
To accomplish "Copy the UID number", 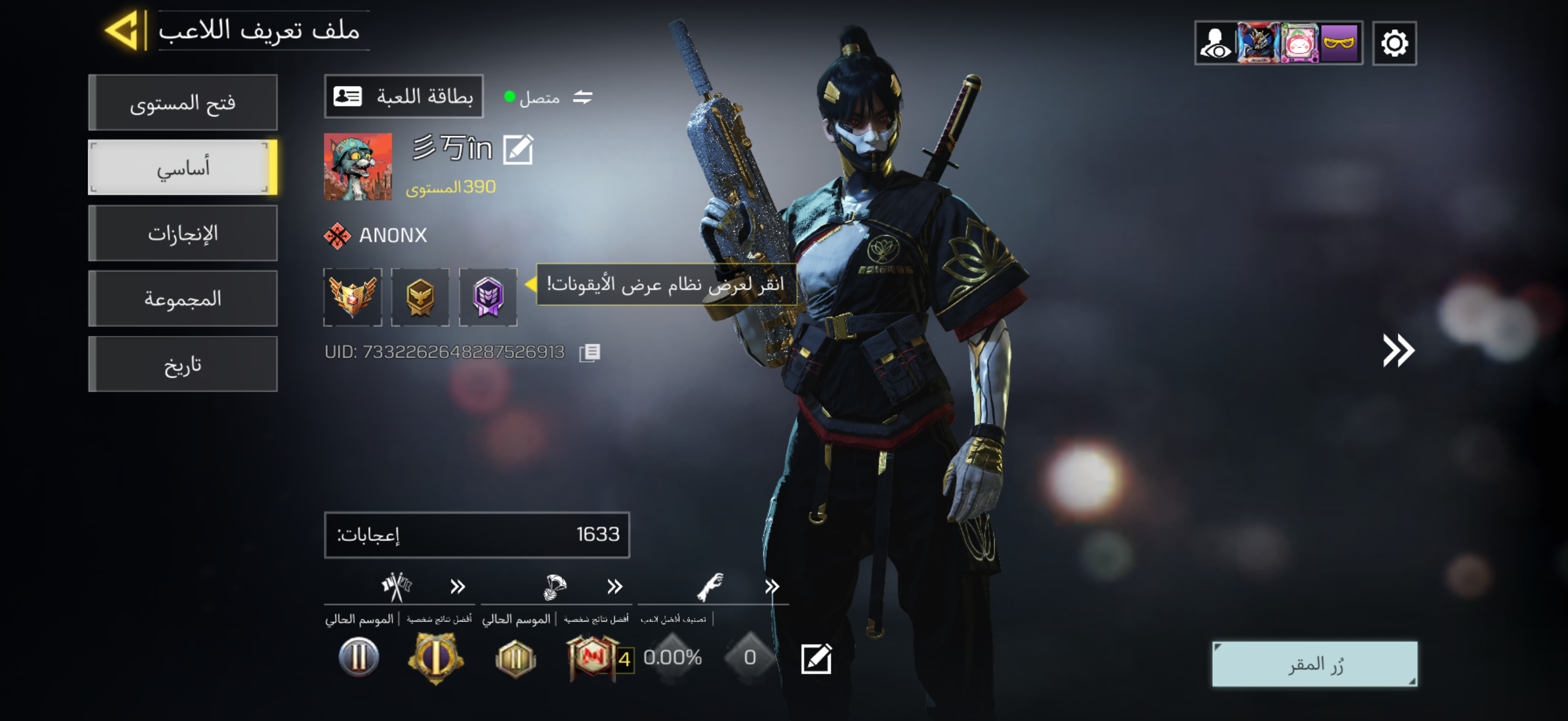I will [x=589, y=352].
